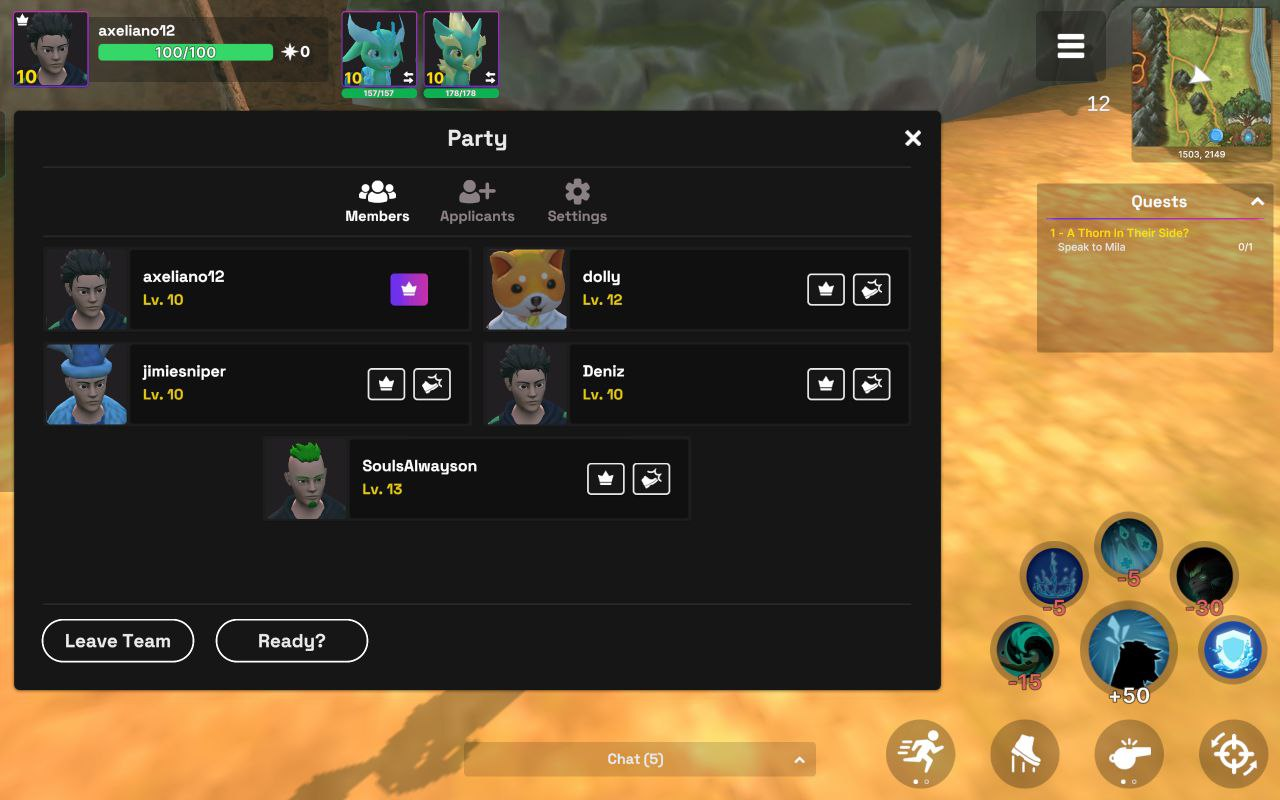Use the blue shield ability
Screen dimensions: 1280x800
pos(1232,650)
